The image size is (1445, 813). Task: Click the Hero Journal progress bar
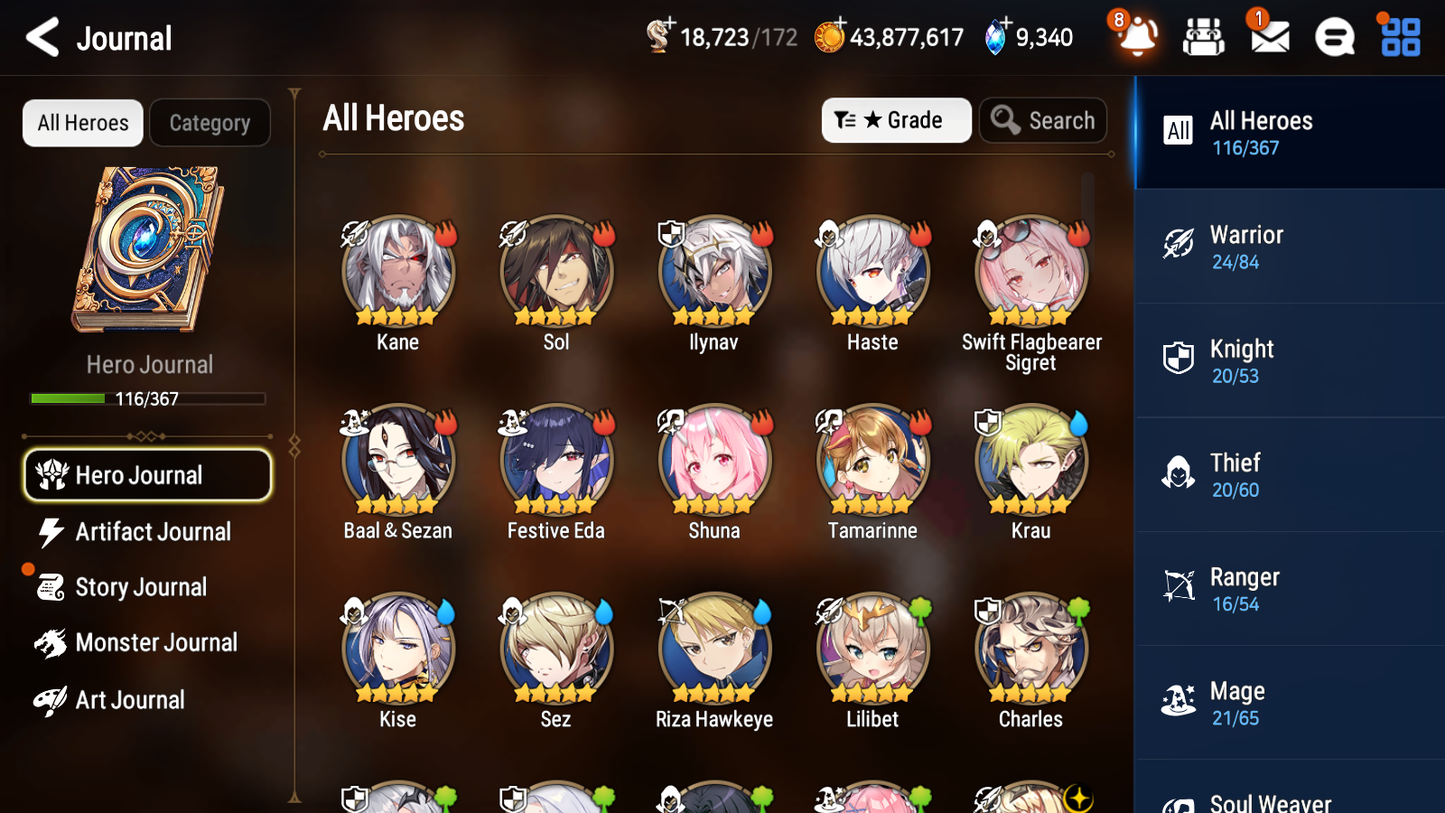click(x=147, y=398)
